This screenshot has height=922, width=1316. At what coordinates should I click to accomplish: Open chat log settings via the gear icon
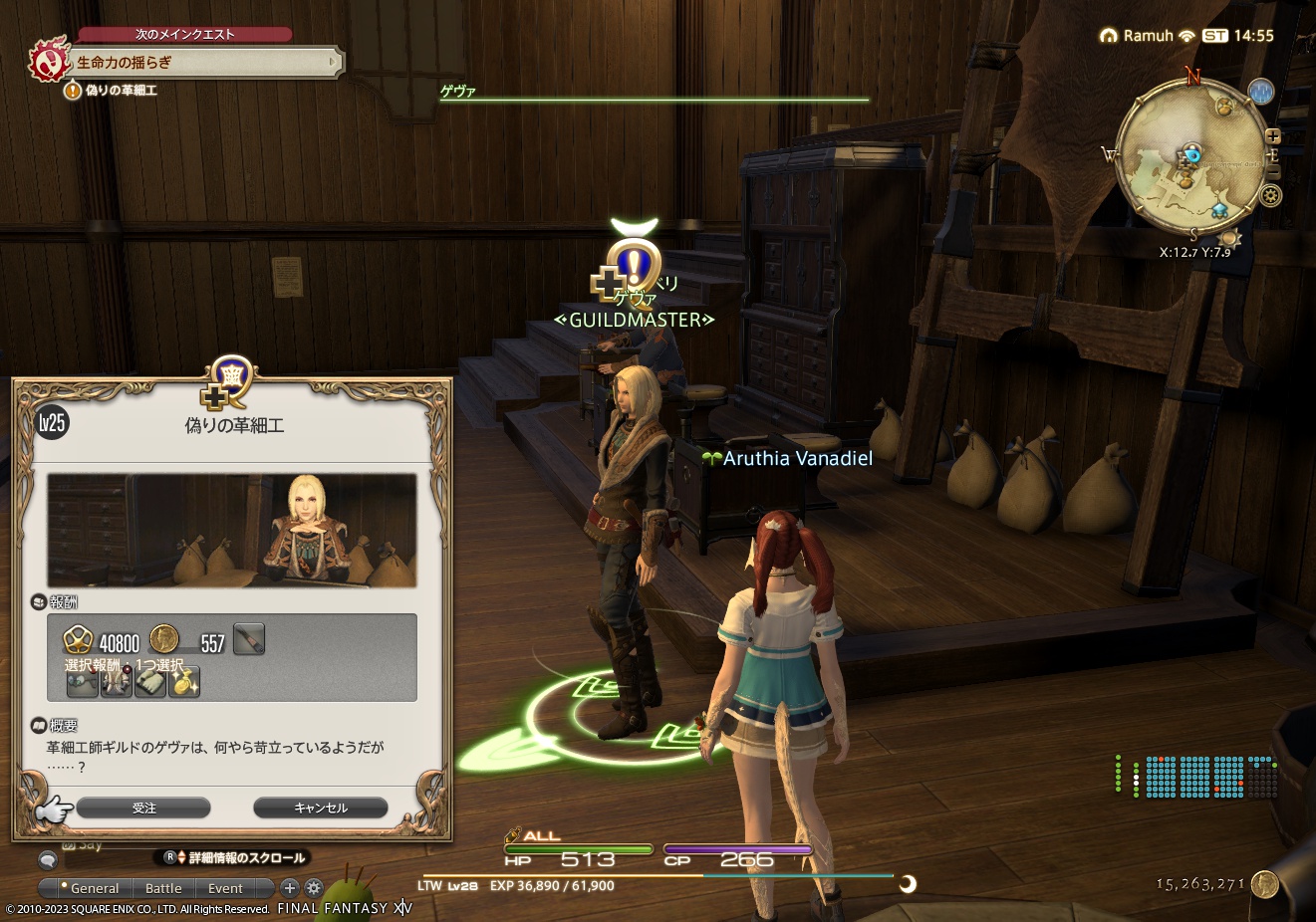click(x=312, y=888)
